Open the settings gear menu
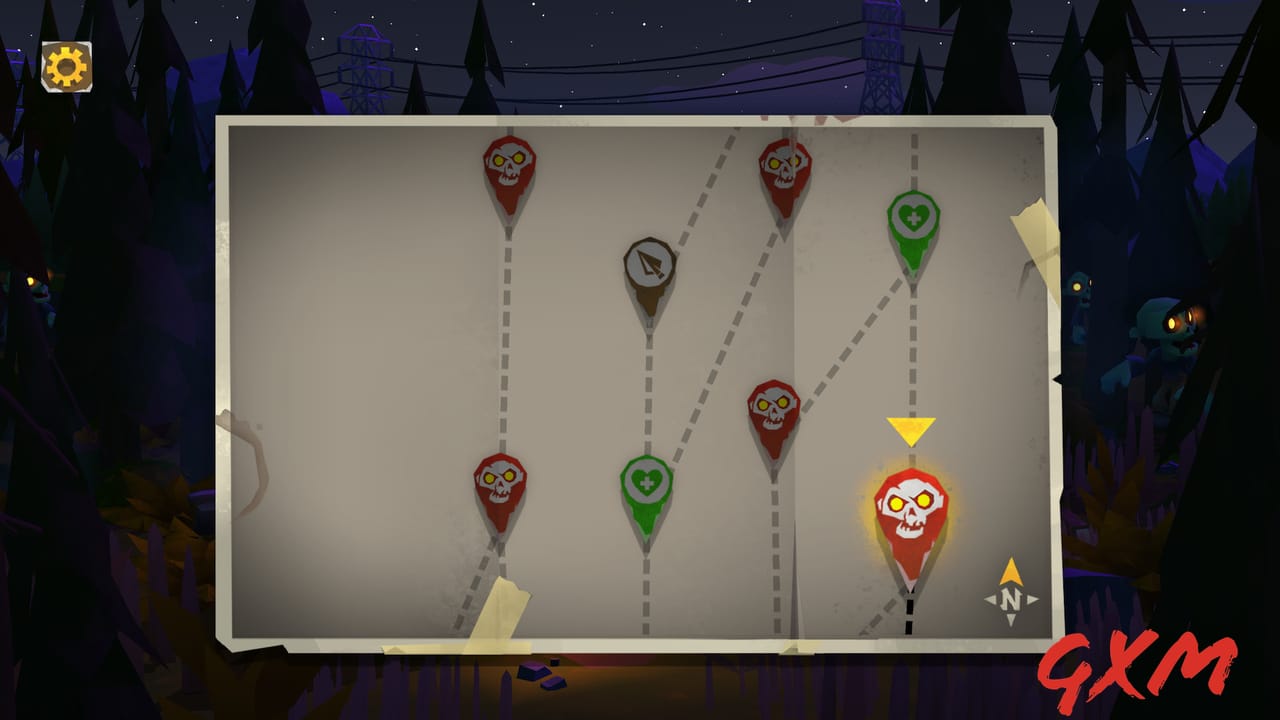 [64, 62]
